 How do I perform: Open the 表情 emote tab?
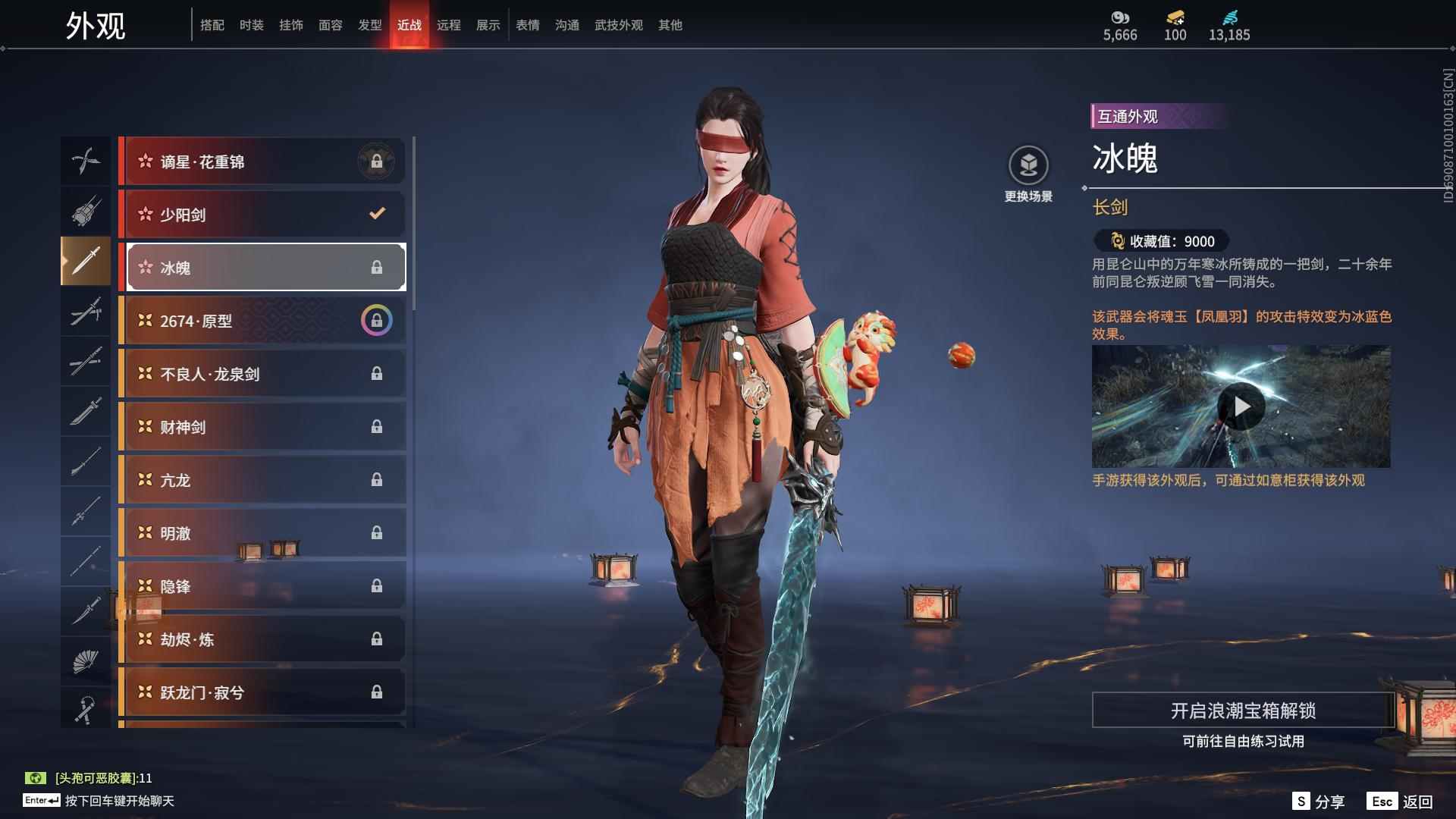coord(527,25)
